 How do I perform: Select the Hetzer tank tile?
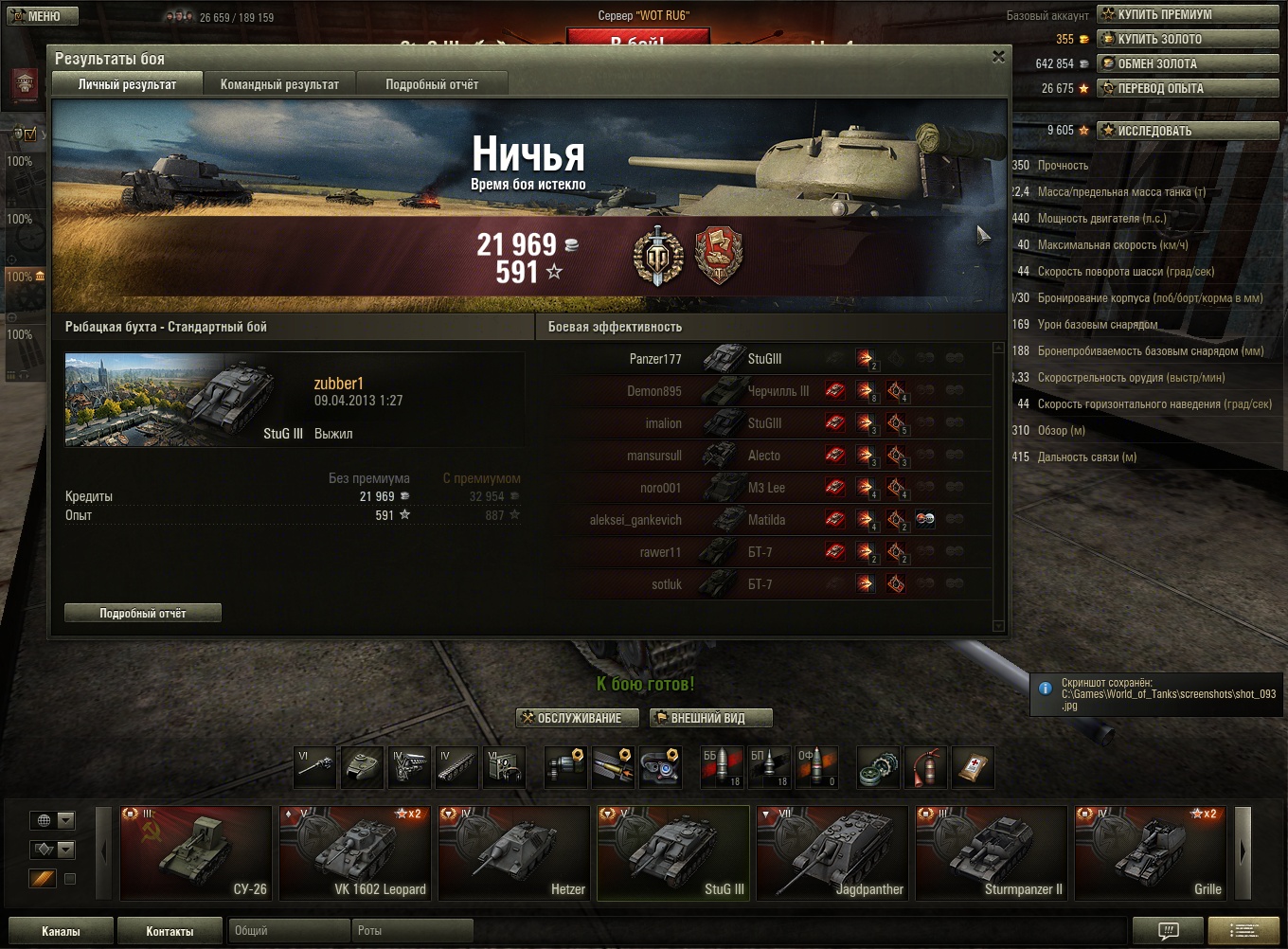[514, 851]
